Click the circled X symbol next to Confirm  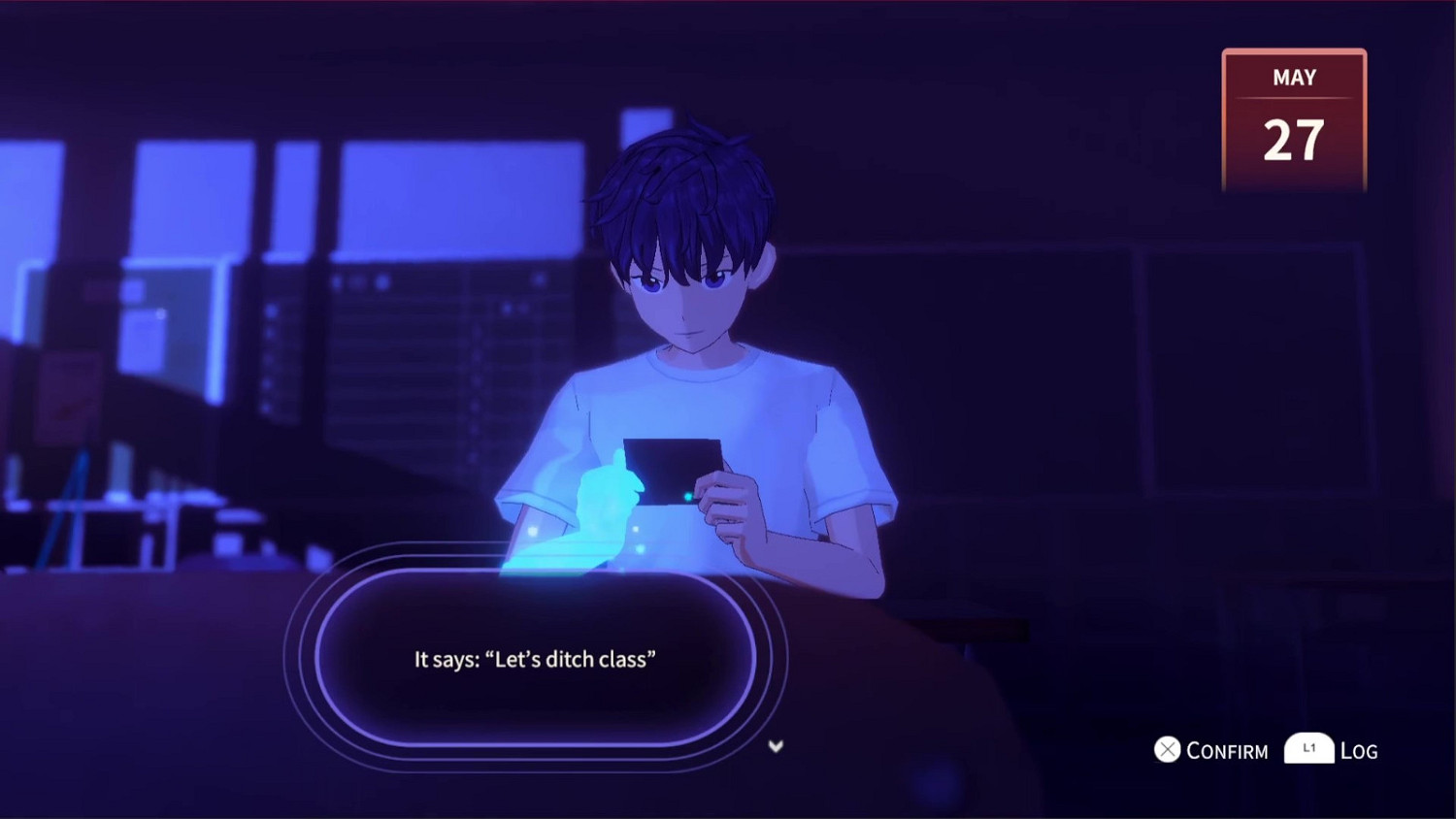[x=1166, y=749]
